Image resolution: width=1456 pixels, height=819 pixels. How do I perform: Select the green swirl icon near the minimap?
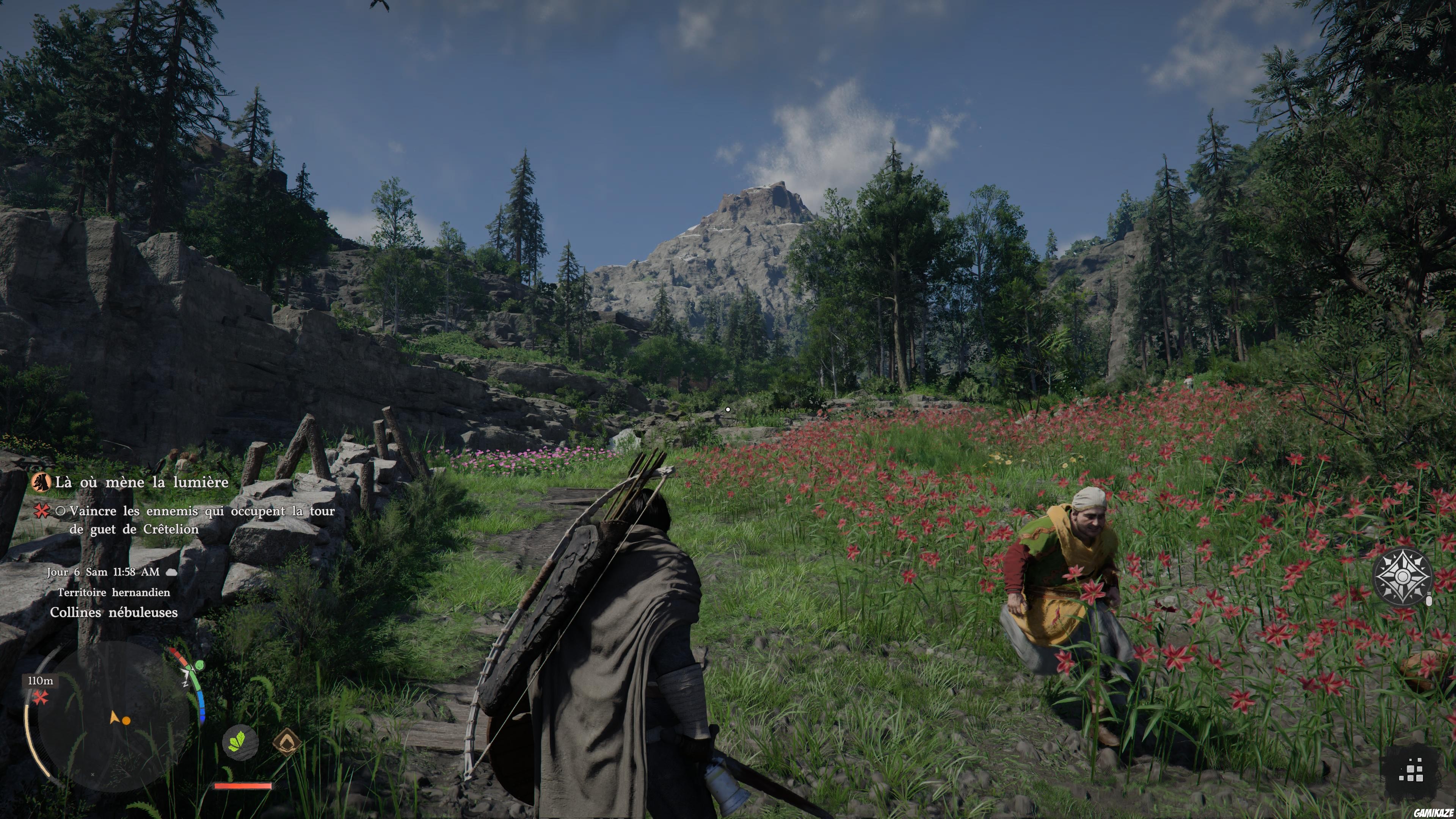198,666
